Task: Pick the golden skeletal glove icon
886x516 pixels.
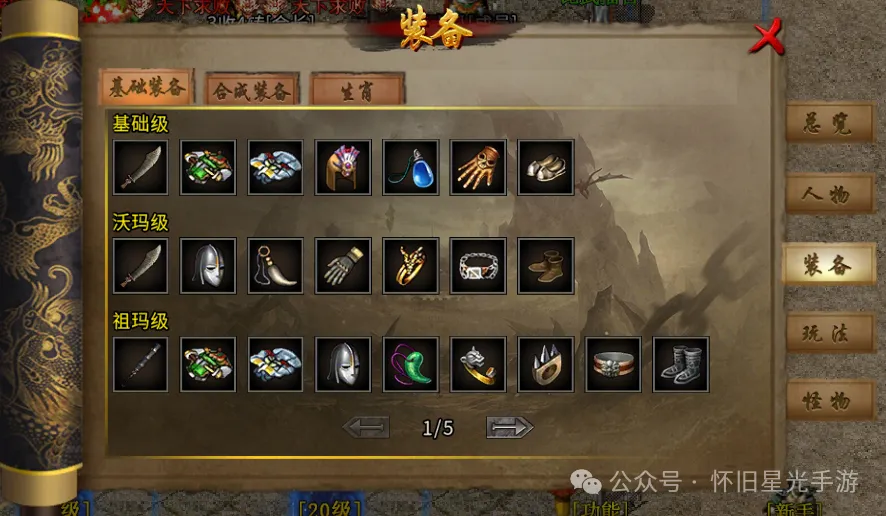Action: pyautogui.click(x=478, y=167)
